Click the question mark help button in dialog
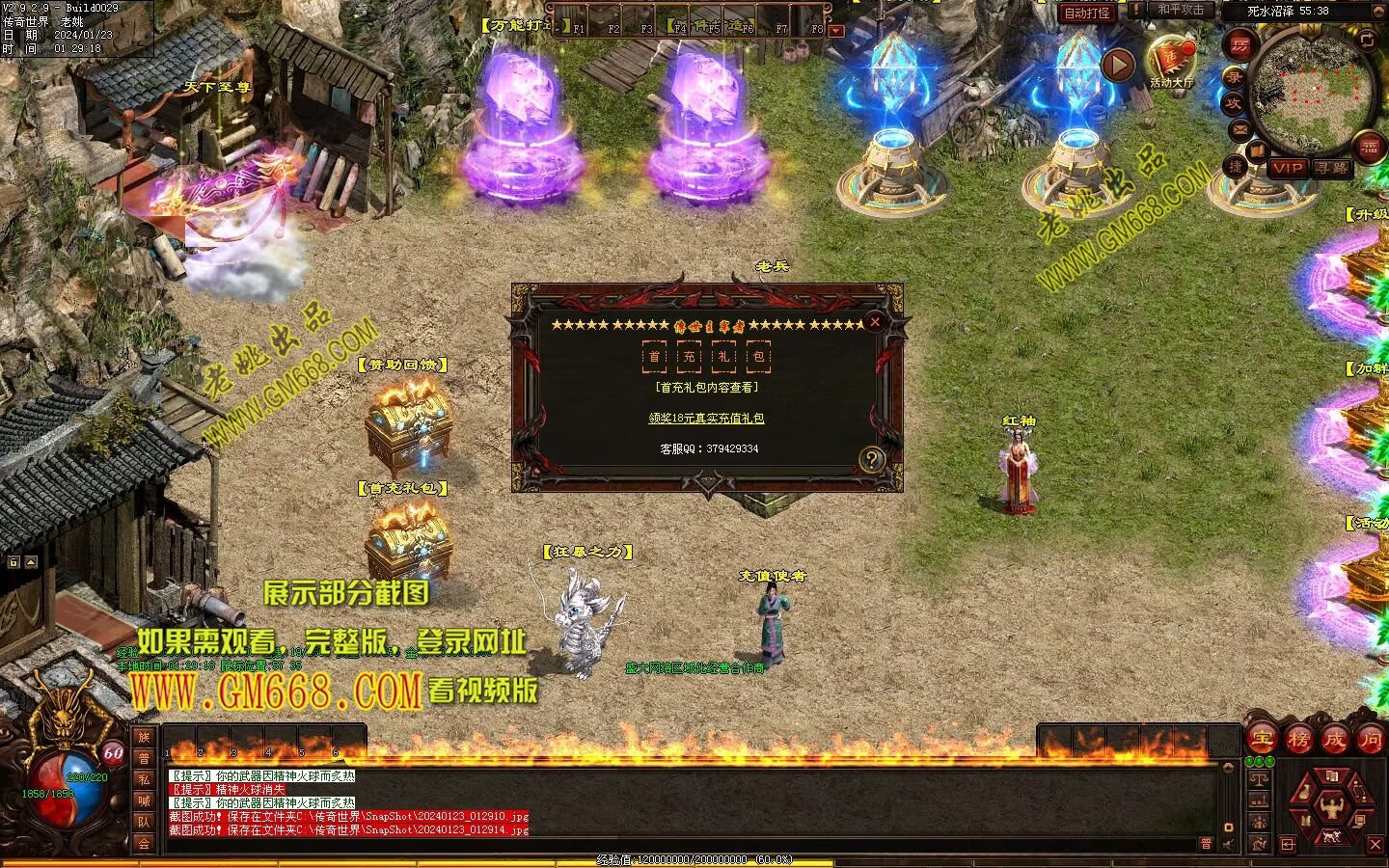This screenshot has width=1389, height=868. [x=871, y=459]
